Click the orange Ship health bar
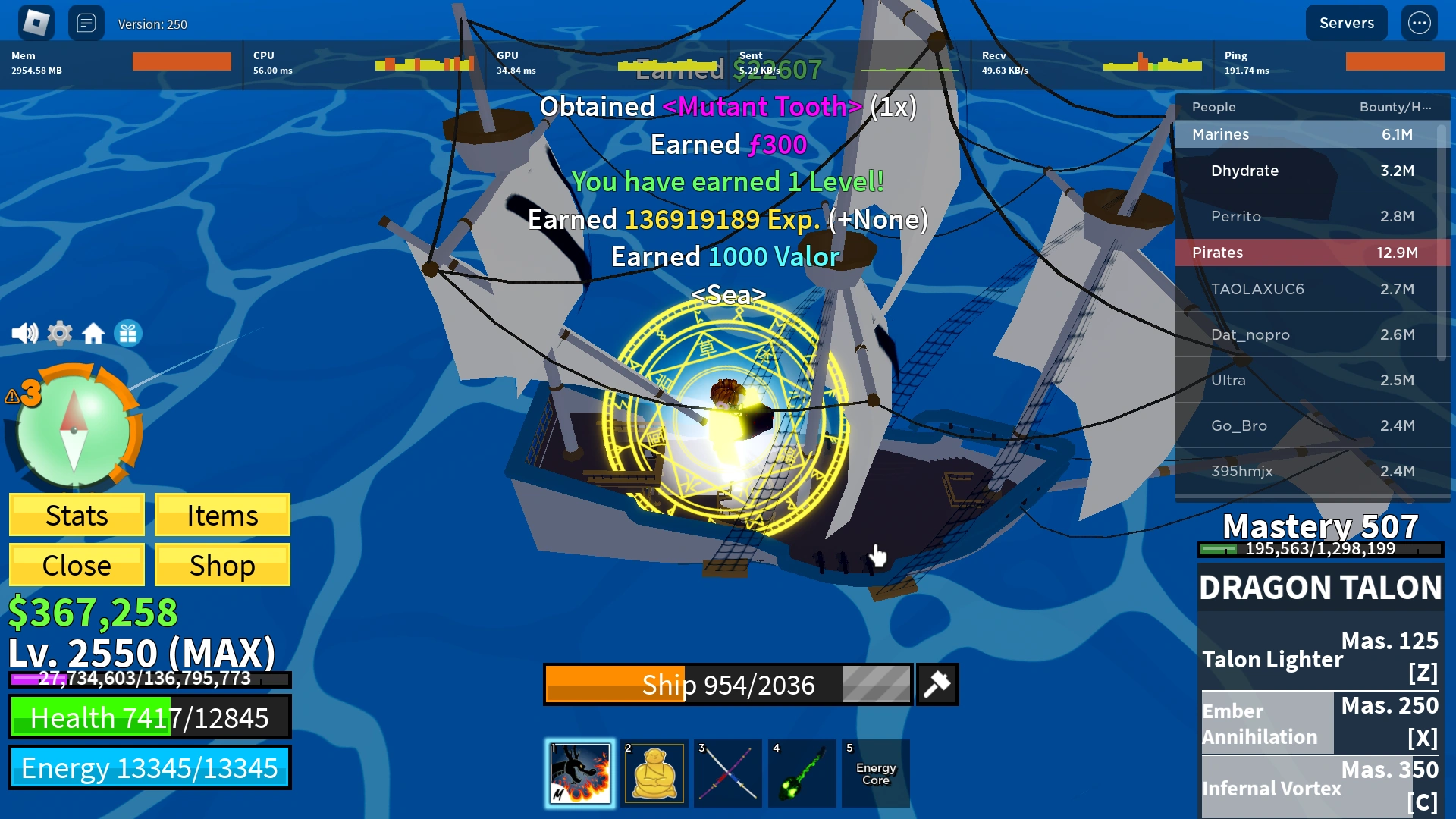 614,683
